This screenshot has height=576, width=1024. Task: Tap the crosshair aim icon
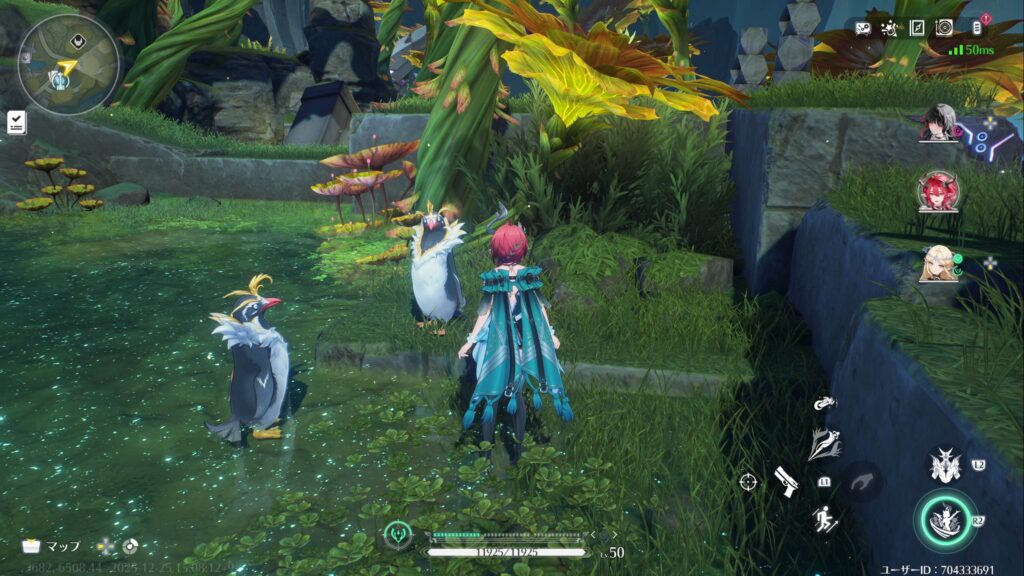(x=748, y=481)
